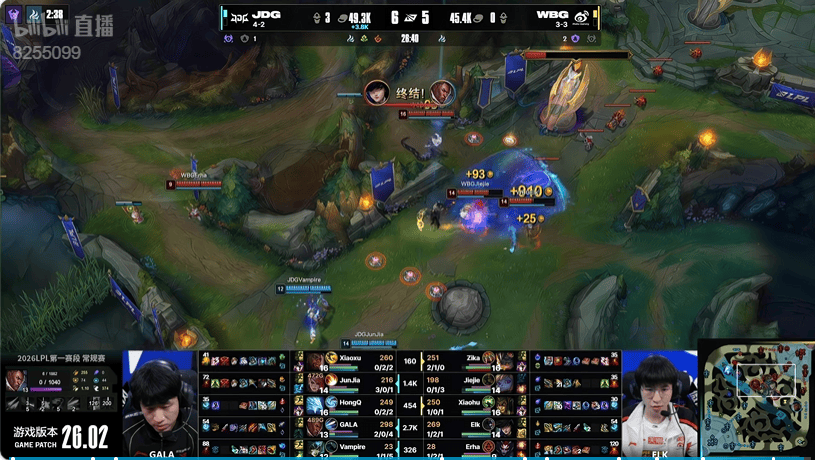This screenshot has width=815, height=460.
Task: Click the JDG team logo in top bar
Action: (239, 16)
